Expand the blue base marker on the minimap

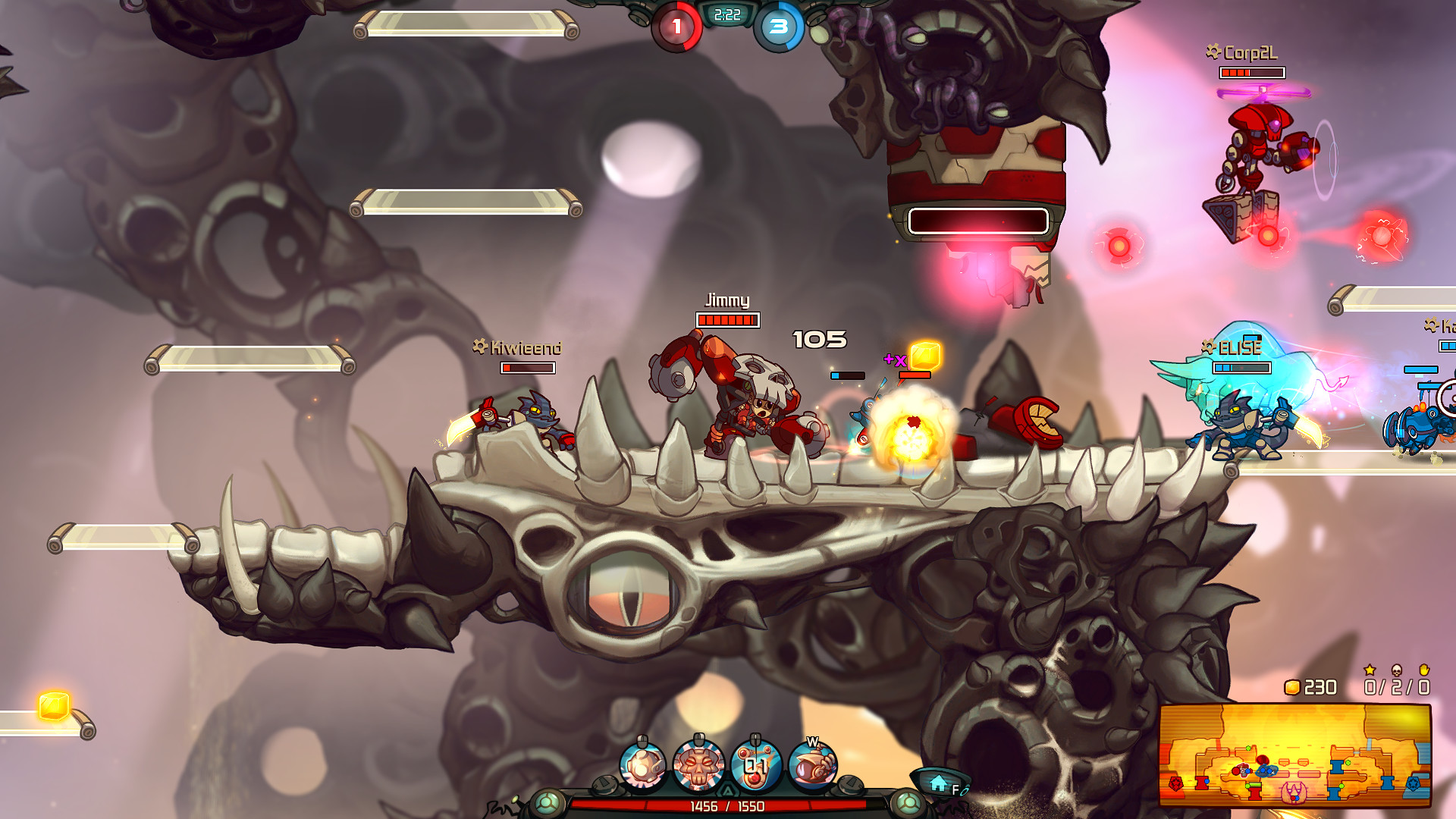(x=1414, y=784)
